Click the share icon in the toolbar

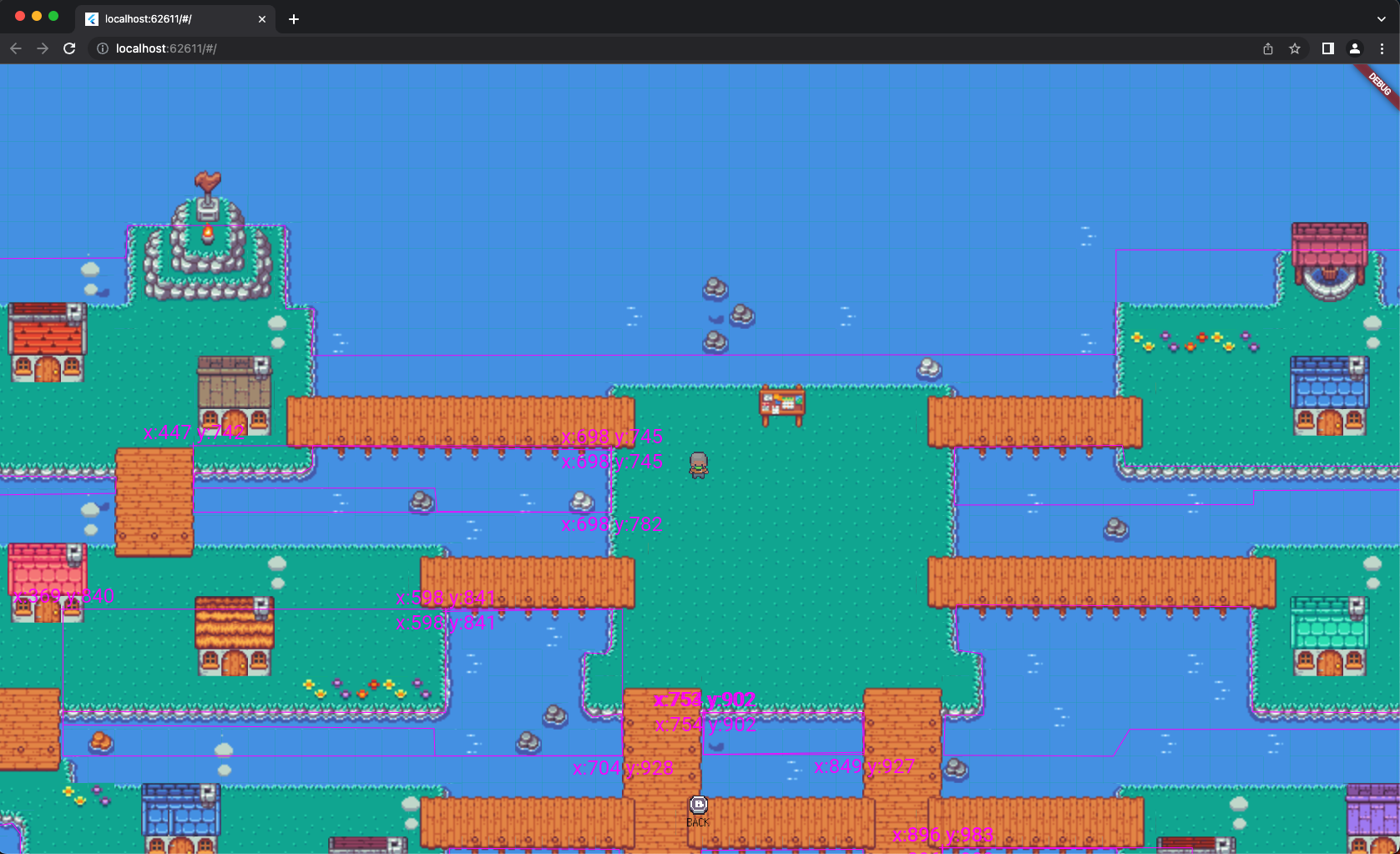pyautogui.click(x=1268, y=48)
